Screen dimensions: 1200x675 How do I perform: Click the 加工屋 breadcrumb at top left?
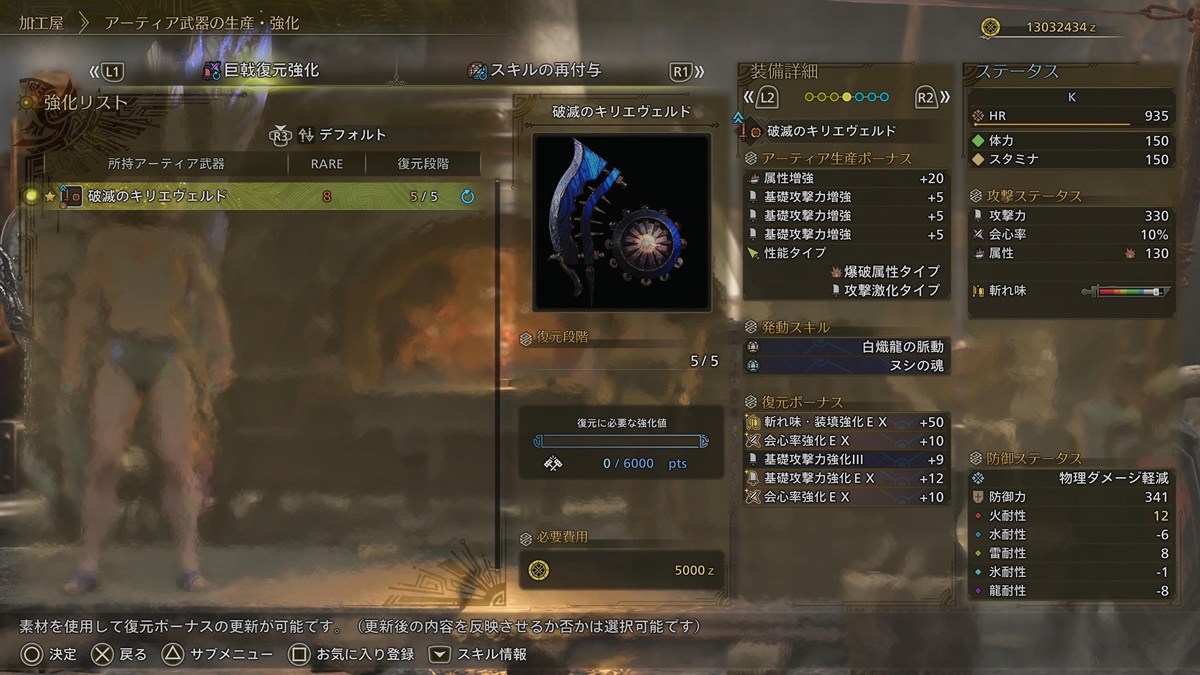[x=42, y=22]
